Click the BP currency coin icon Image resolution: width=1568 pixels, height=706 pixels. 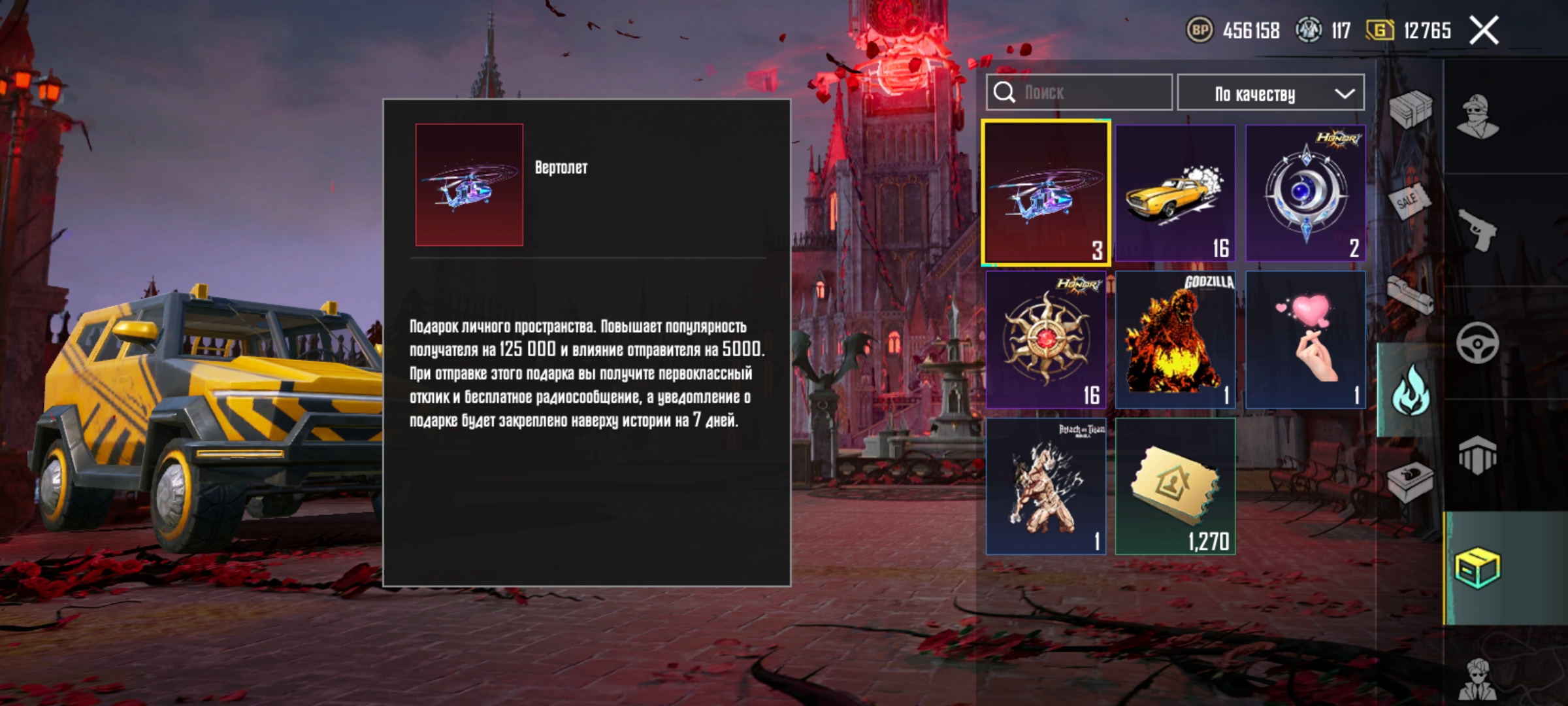1200,30
